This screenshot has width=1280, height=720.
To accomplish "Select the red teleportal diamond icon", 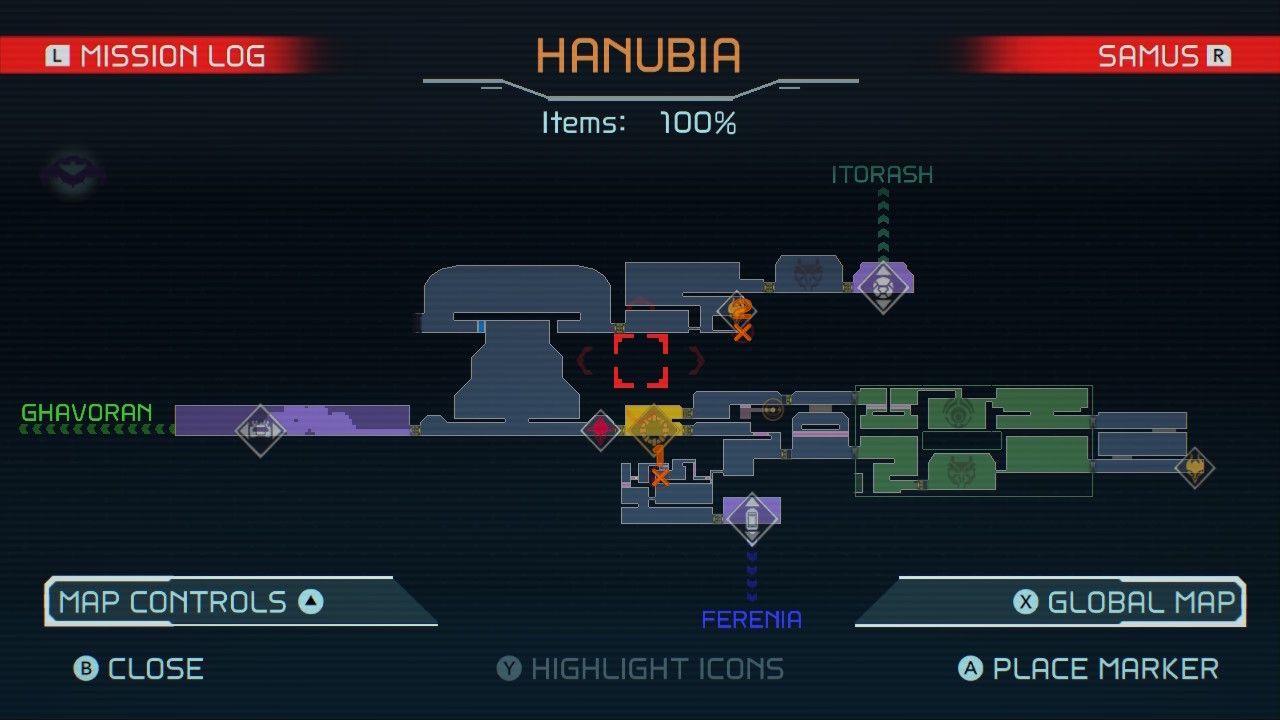I will 600,432.
